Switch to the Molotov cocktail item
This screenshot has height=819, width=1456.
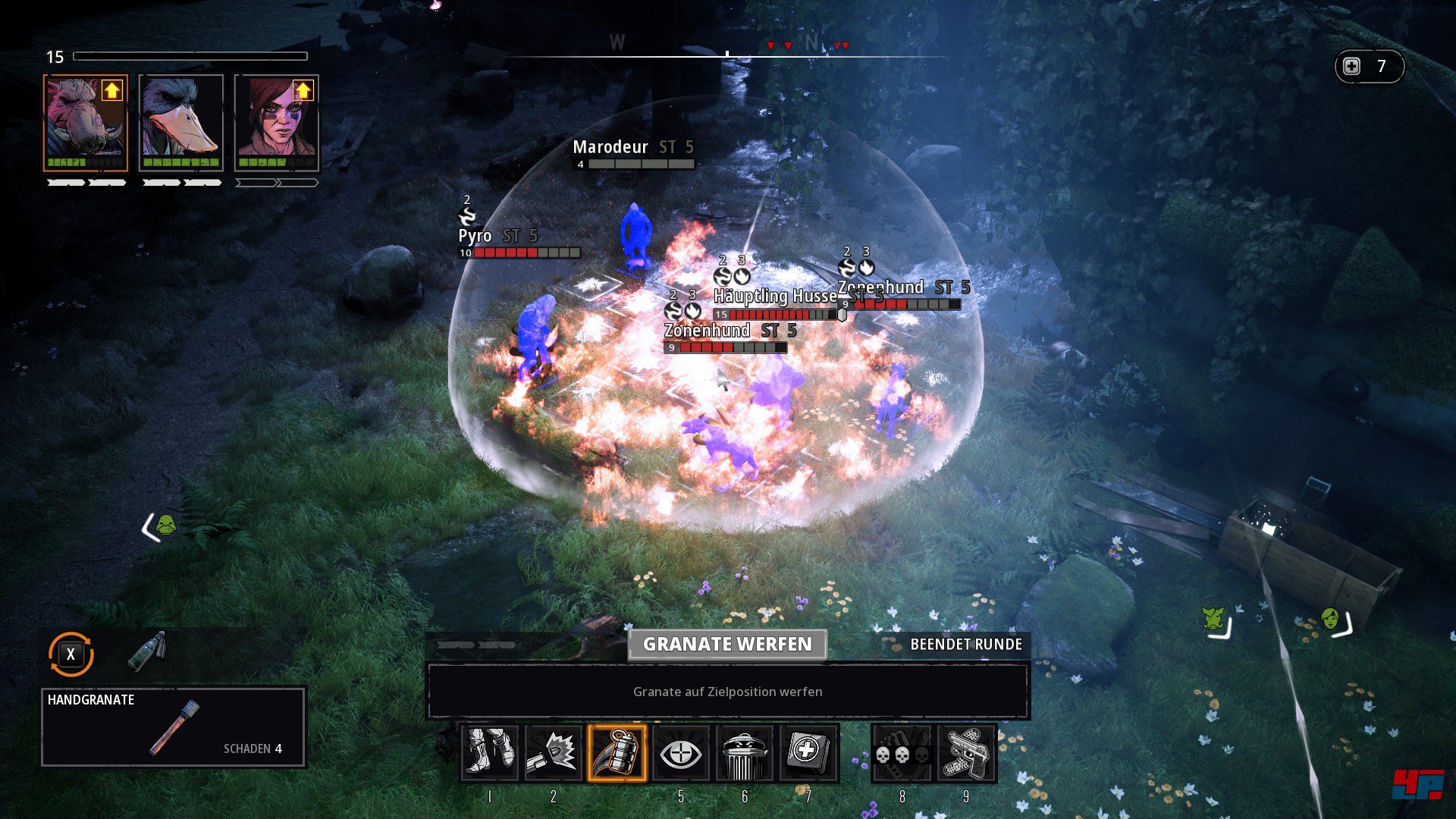click(x=147, y=651)
